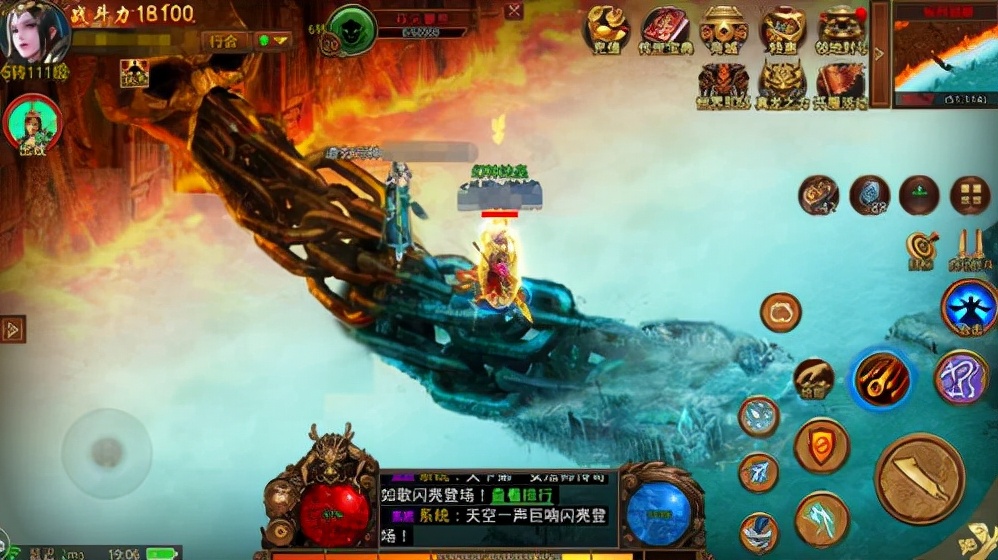Screen dimensions: 998x560
Task: Tap the 行会 guild mode button
Action: 225,41
